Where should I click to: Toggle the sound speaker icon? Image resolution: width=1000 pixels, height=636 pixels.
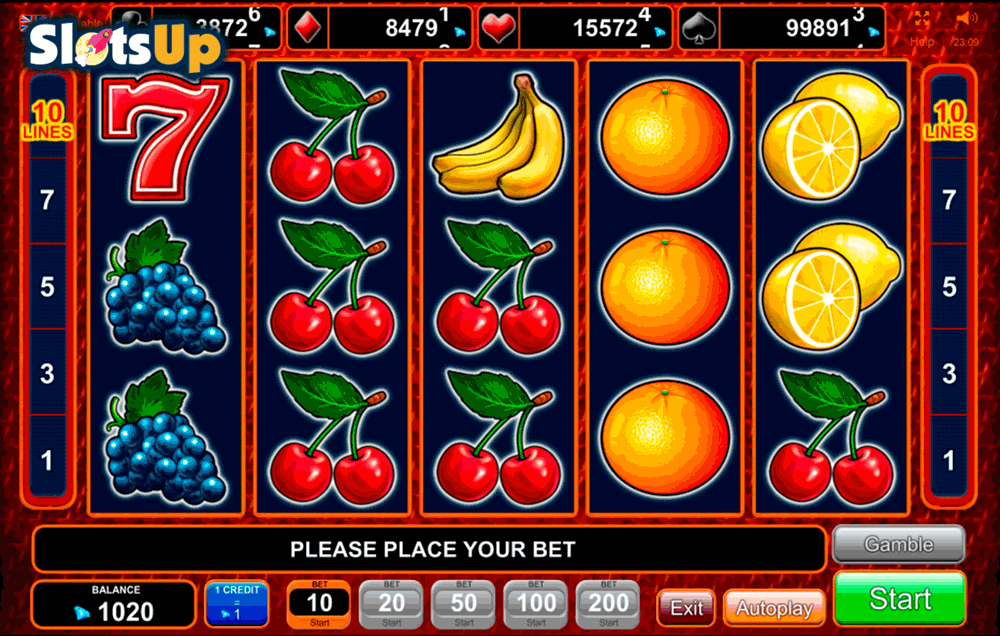tap(965, 18)
